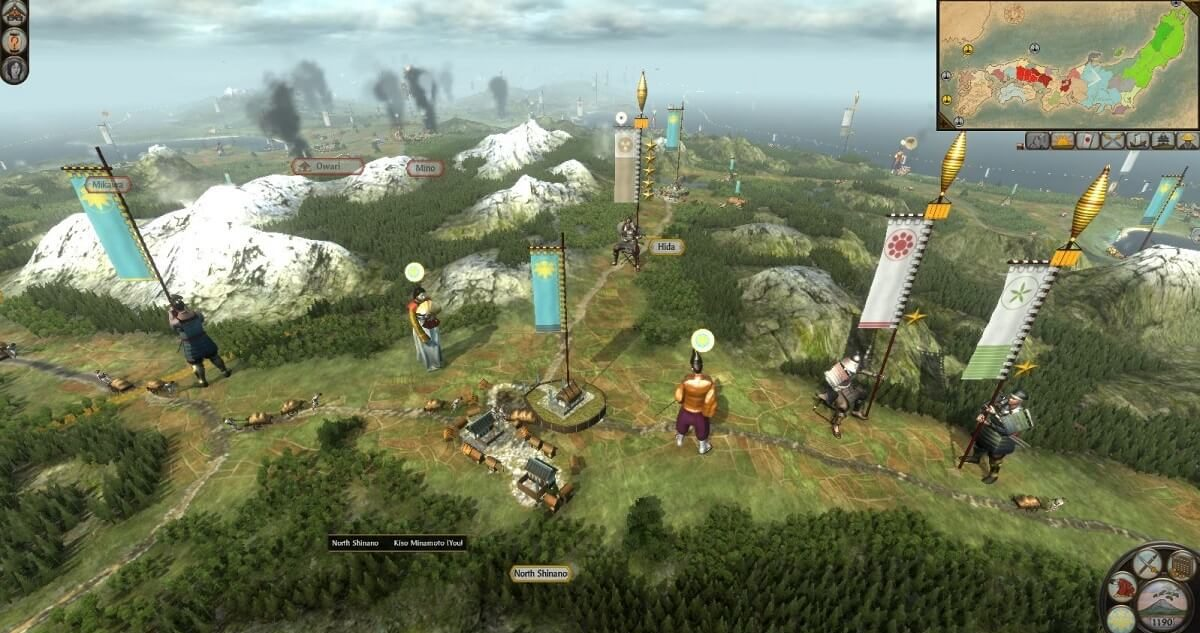1200x633 pixels.
Task: Open the question mark help encyclopedia
Action: (14, 42)
